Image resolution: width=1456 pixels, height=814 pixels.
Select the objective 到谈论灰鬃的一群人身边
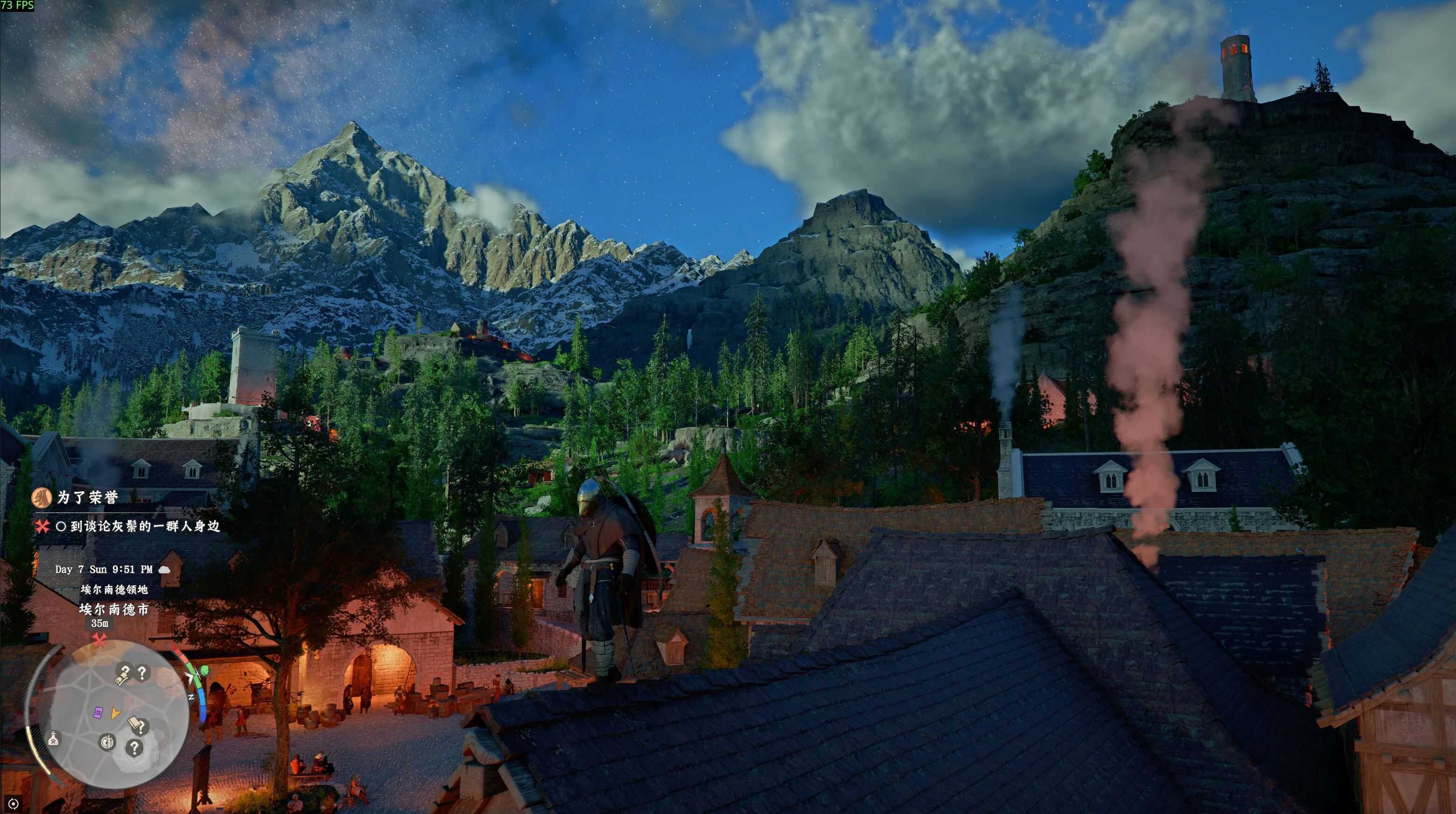(x=145, y=527)
